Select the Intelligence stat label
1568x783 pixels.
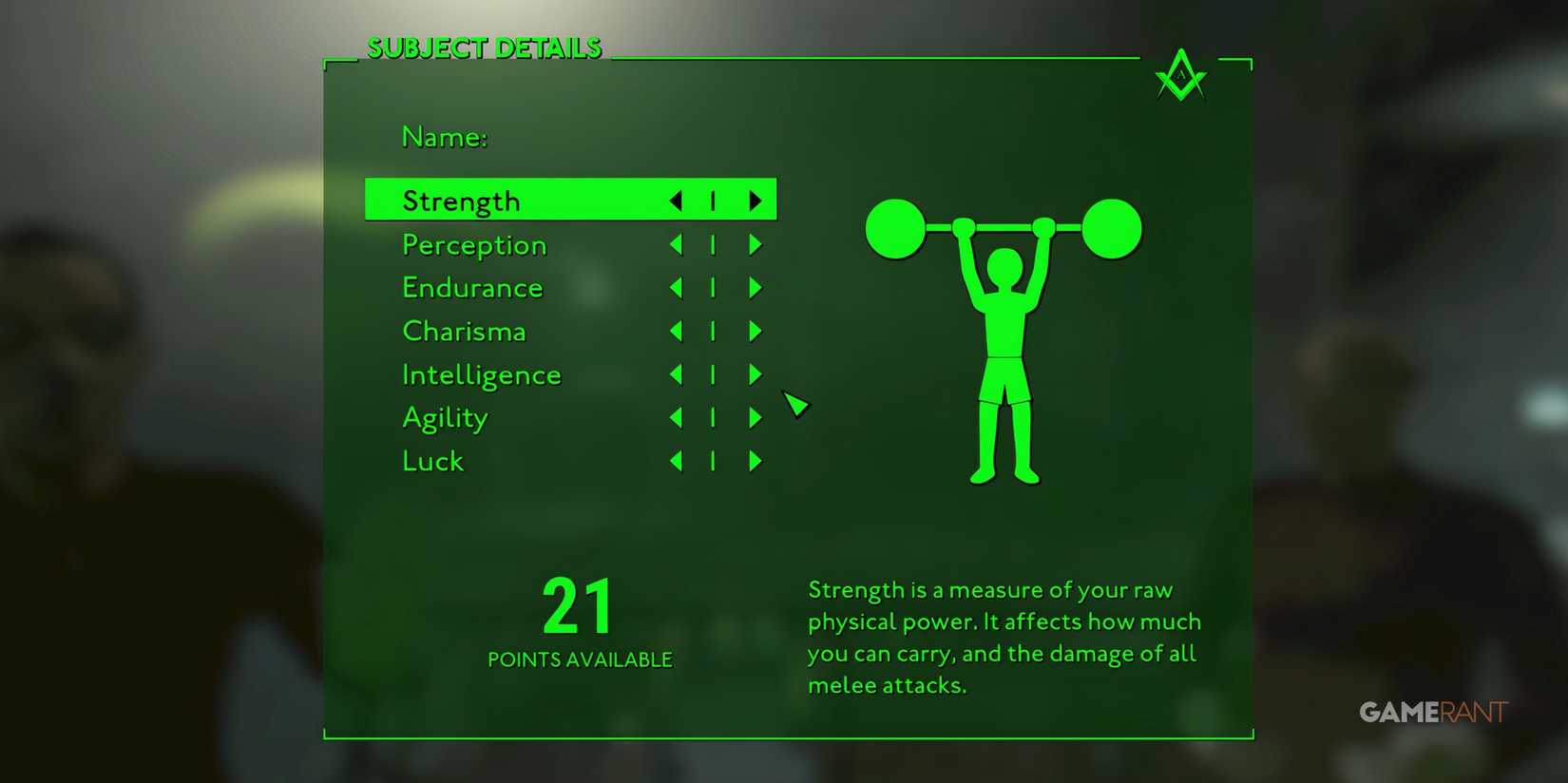[481, 374]
